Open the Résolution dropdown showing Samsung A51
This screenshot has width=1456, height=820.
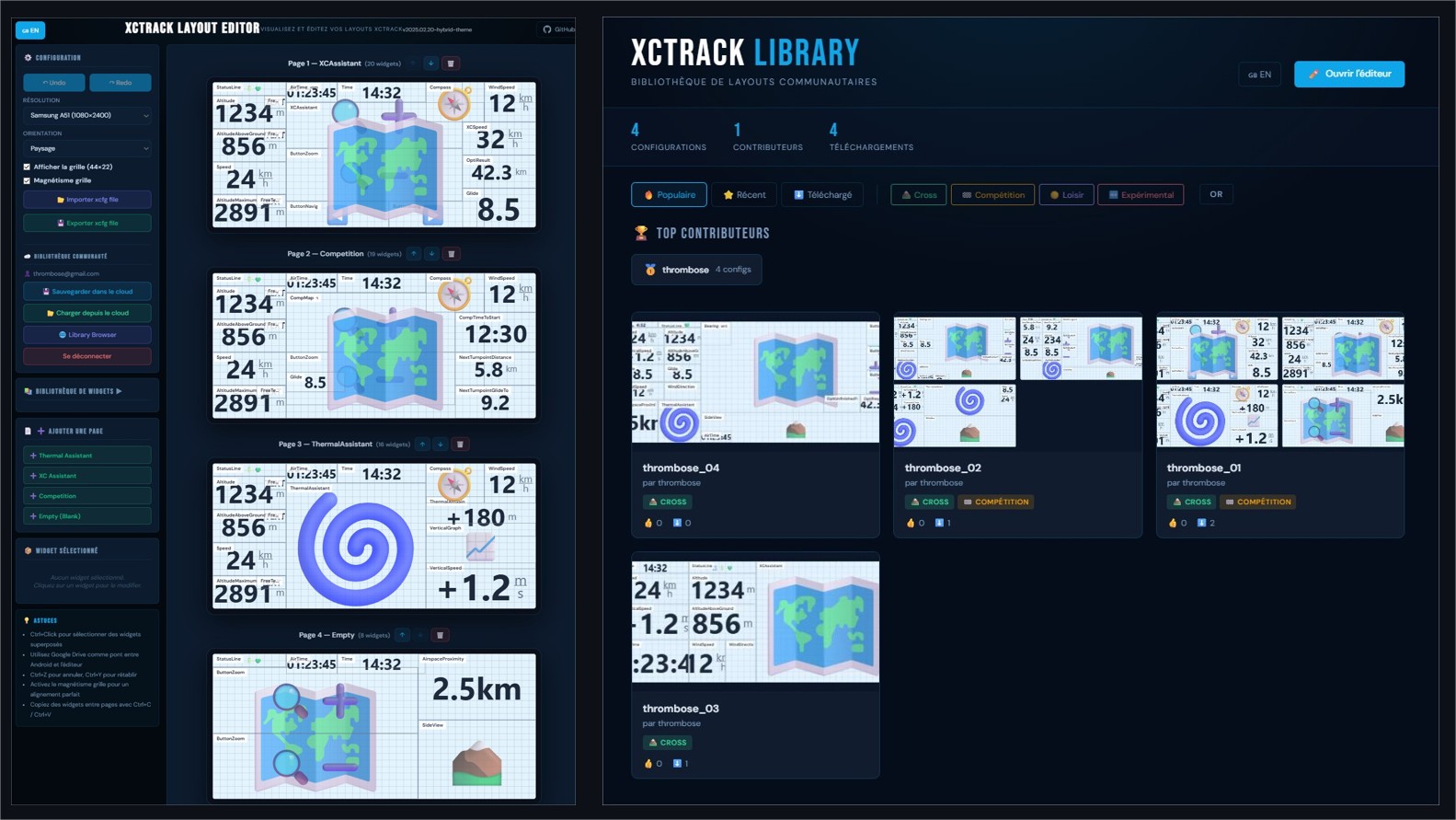[87, 114]
